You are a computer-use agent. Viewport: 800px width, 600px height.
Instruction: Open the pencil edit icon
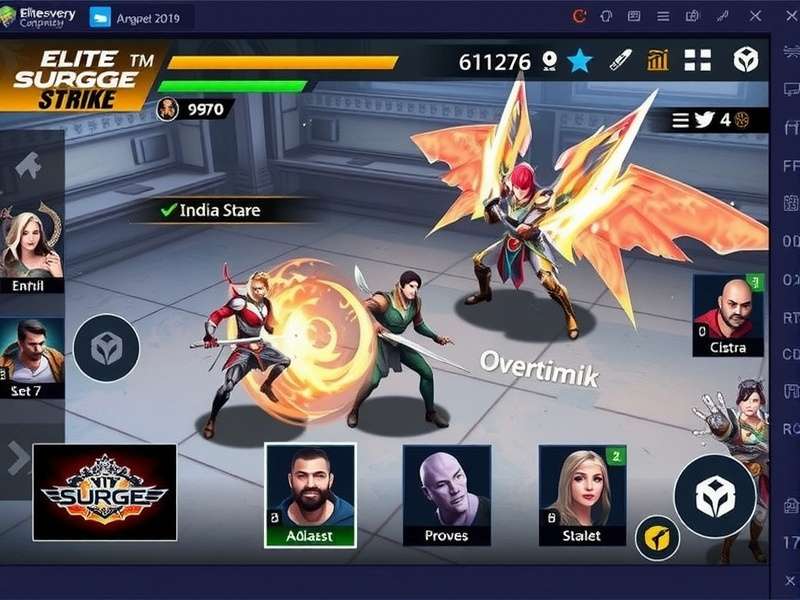(x=620, y=60)
